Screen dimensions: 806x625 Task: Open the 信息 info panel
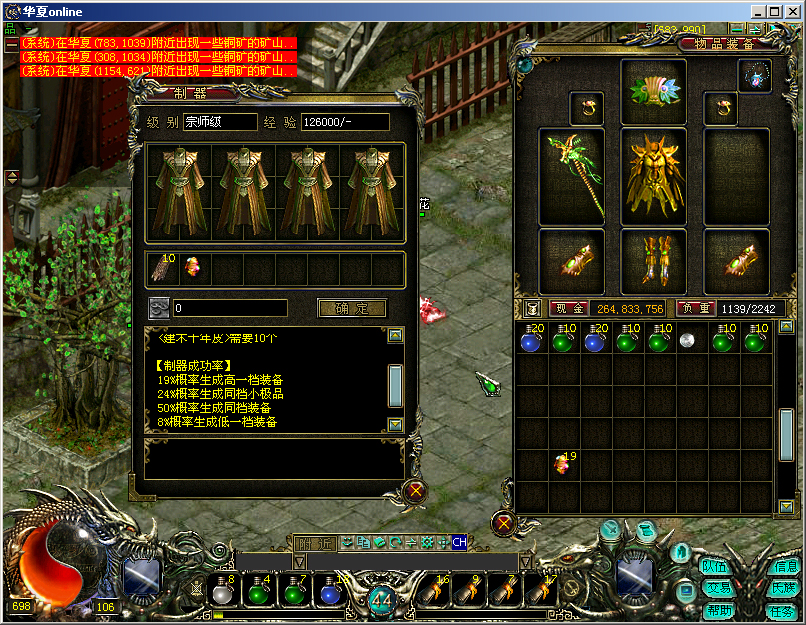pos(785,566)
